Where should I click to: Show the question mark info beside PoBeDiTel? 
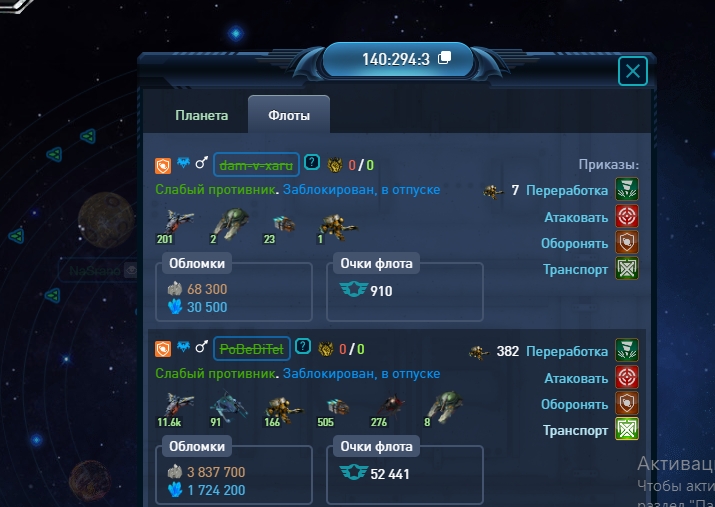click(x=303, y=348)
